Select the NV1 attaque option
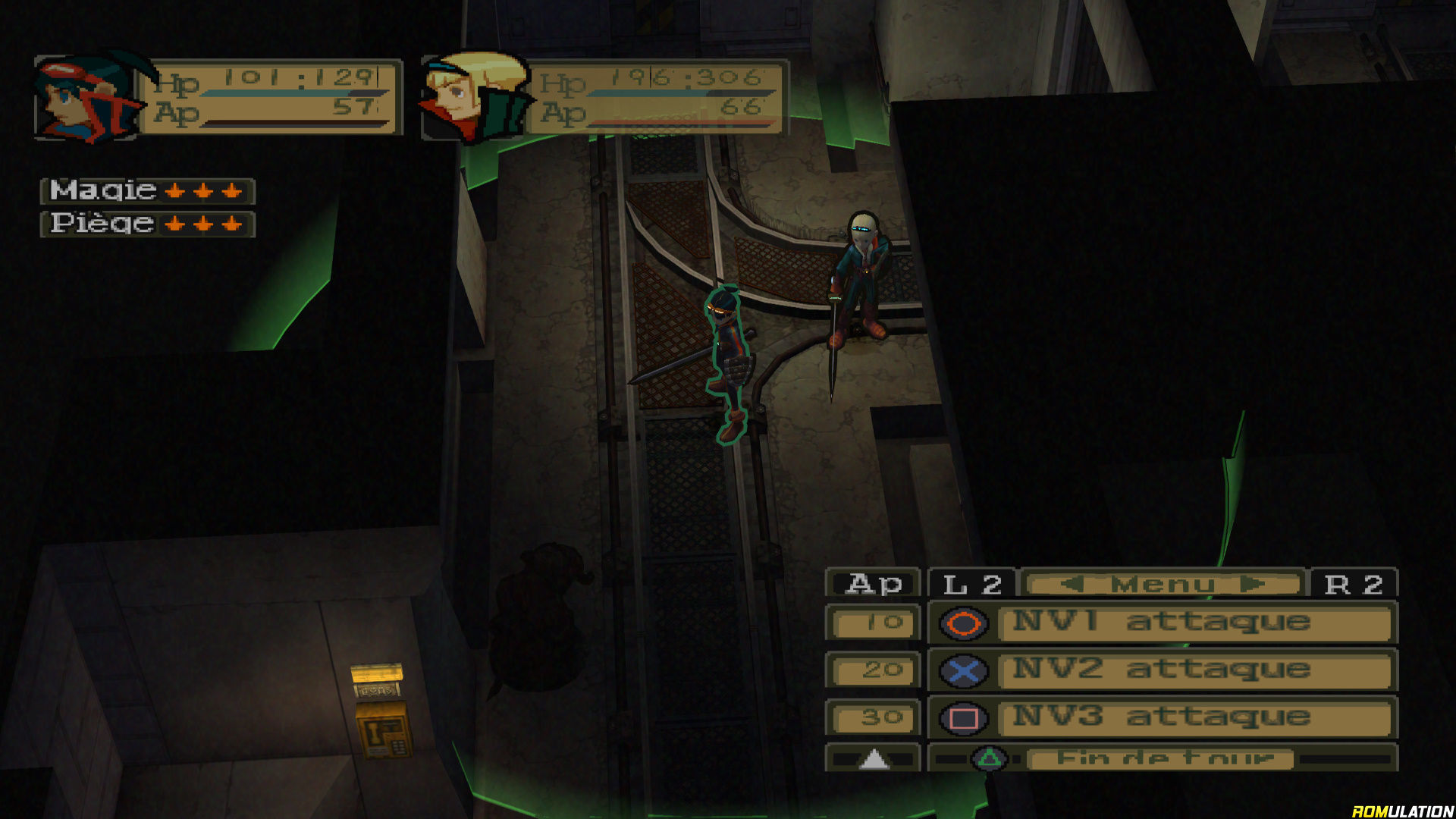 click(x=1194, y=623)
